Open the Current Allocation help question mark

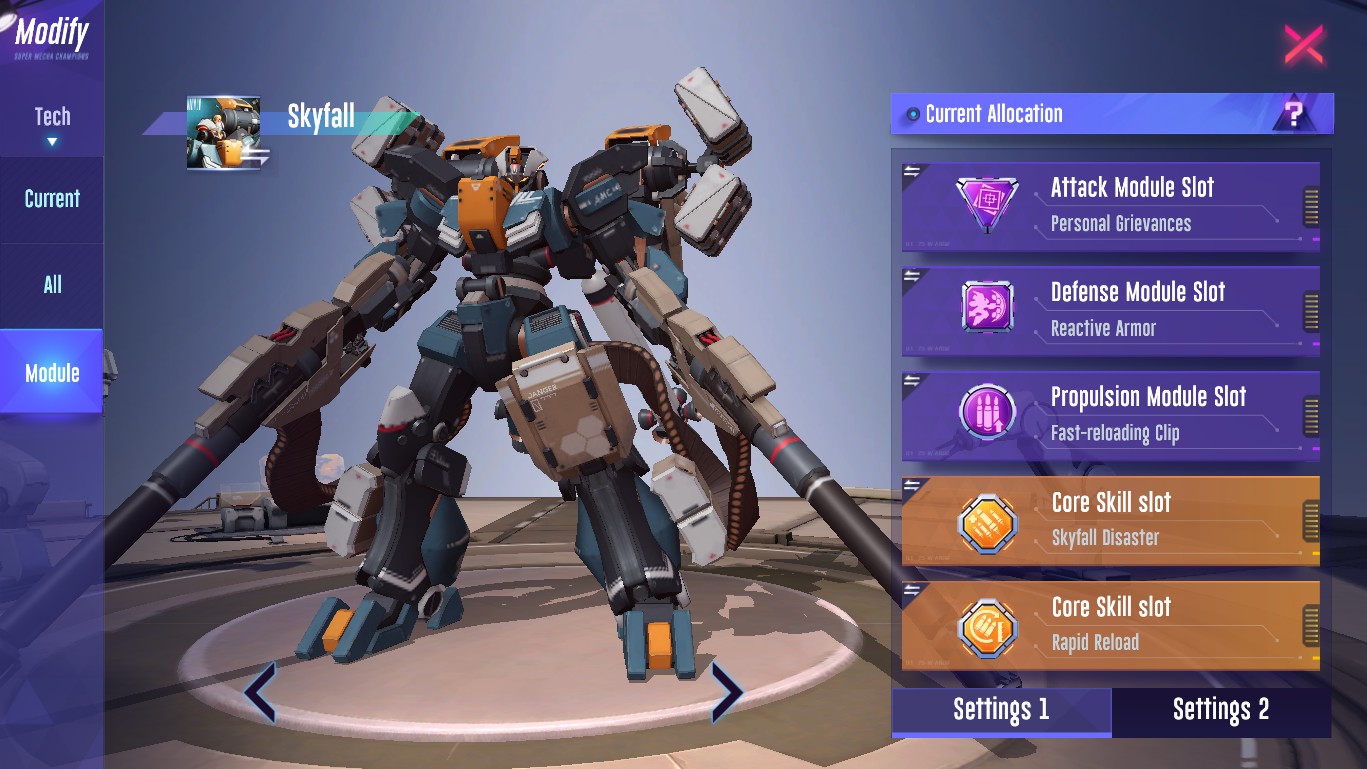(x=1294, y=114)
